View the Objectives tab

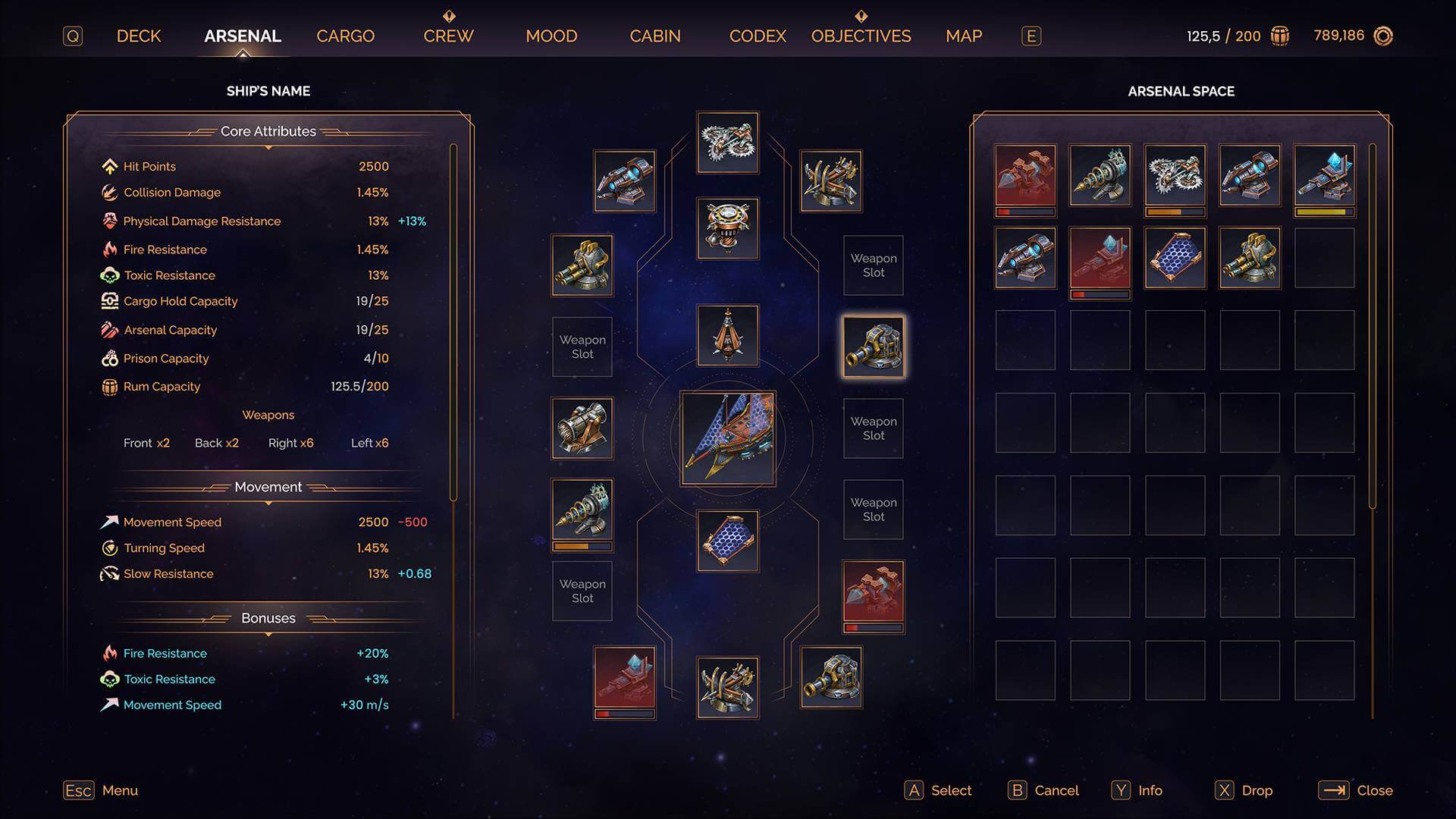(x=861, y=36)
